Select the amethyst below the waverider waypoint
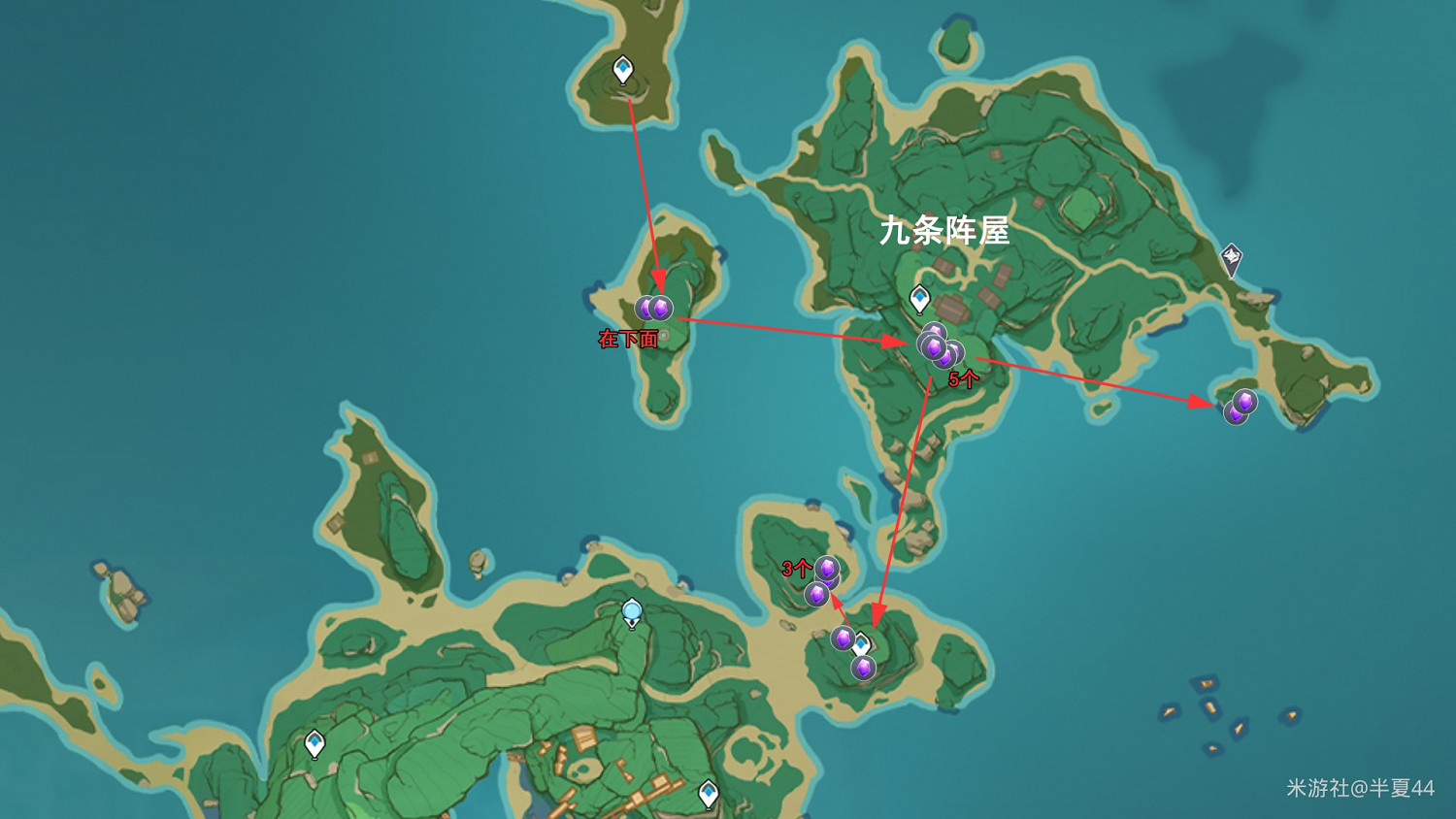 pyautogui.click(x=863, y=666)
